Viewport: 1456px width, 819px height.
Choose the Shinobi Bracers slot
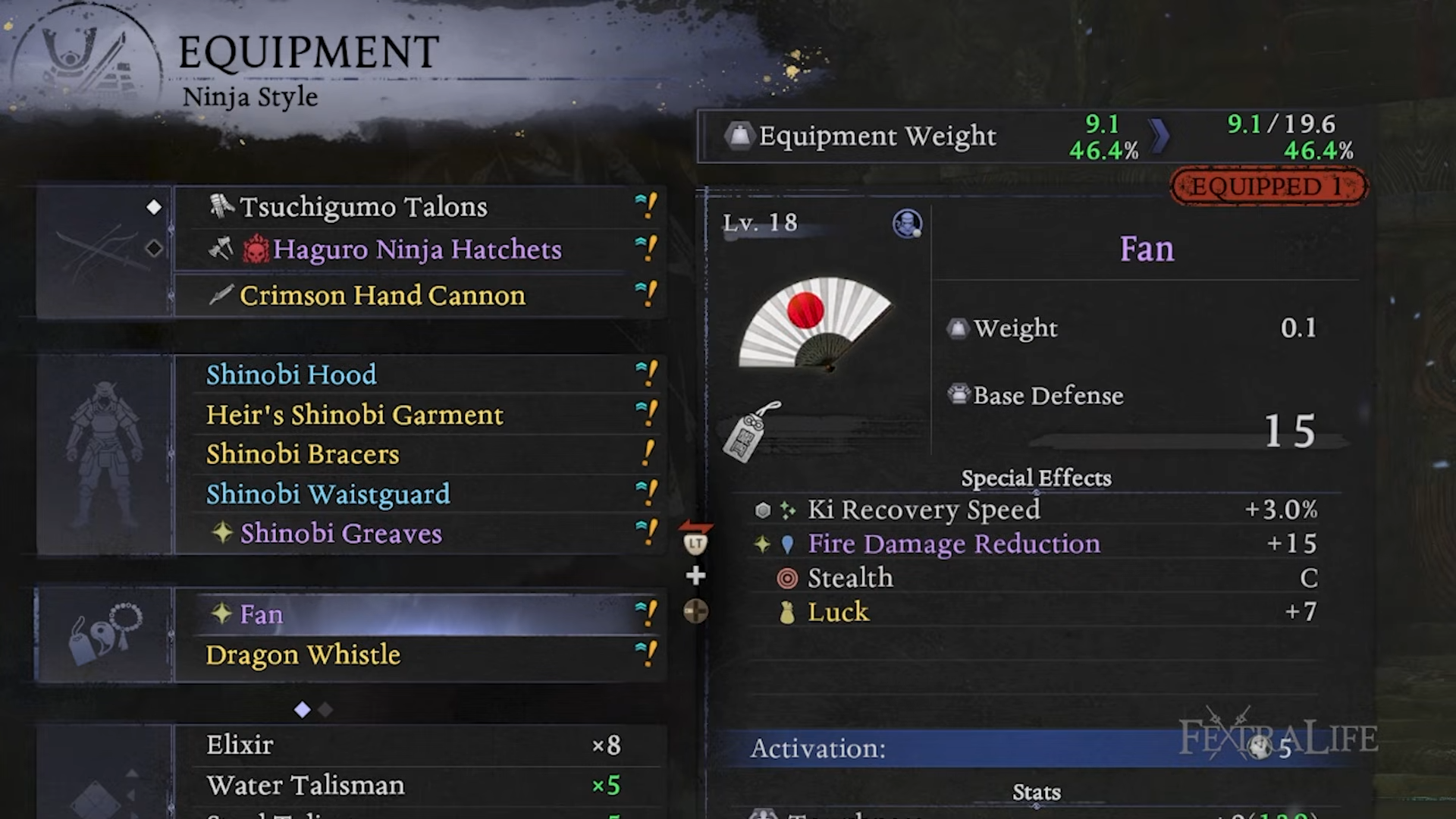tap(417, 454)
